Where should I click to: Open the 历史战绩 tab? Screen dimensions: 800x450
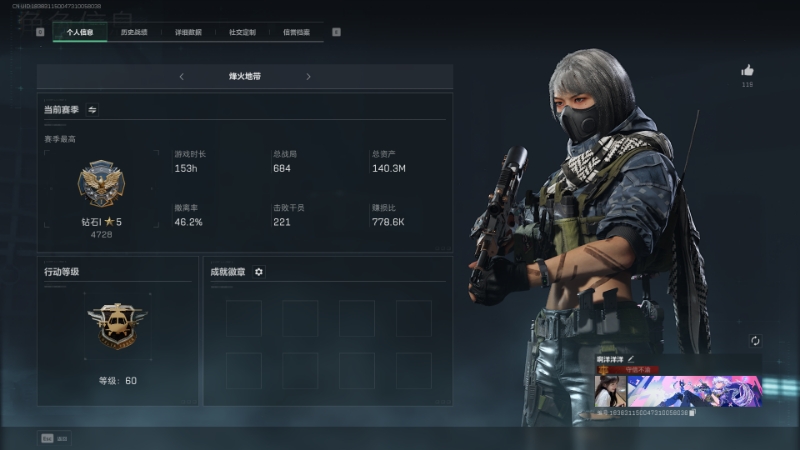click(134, 32)
